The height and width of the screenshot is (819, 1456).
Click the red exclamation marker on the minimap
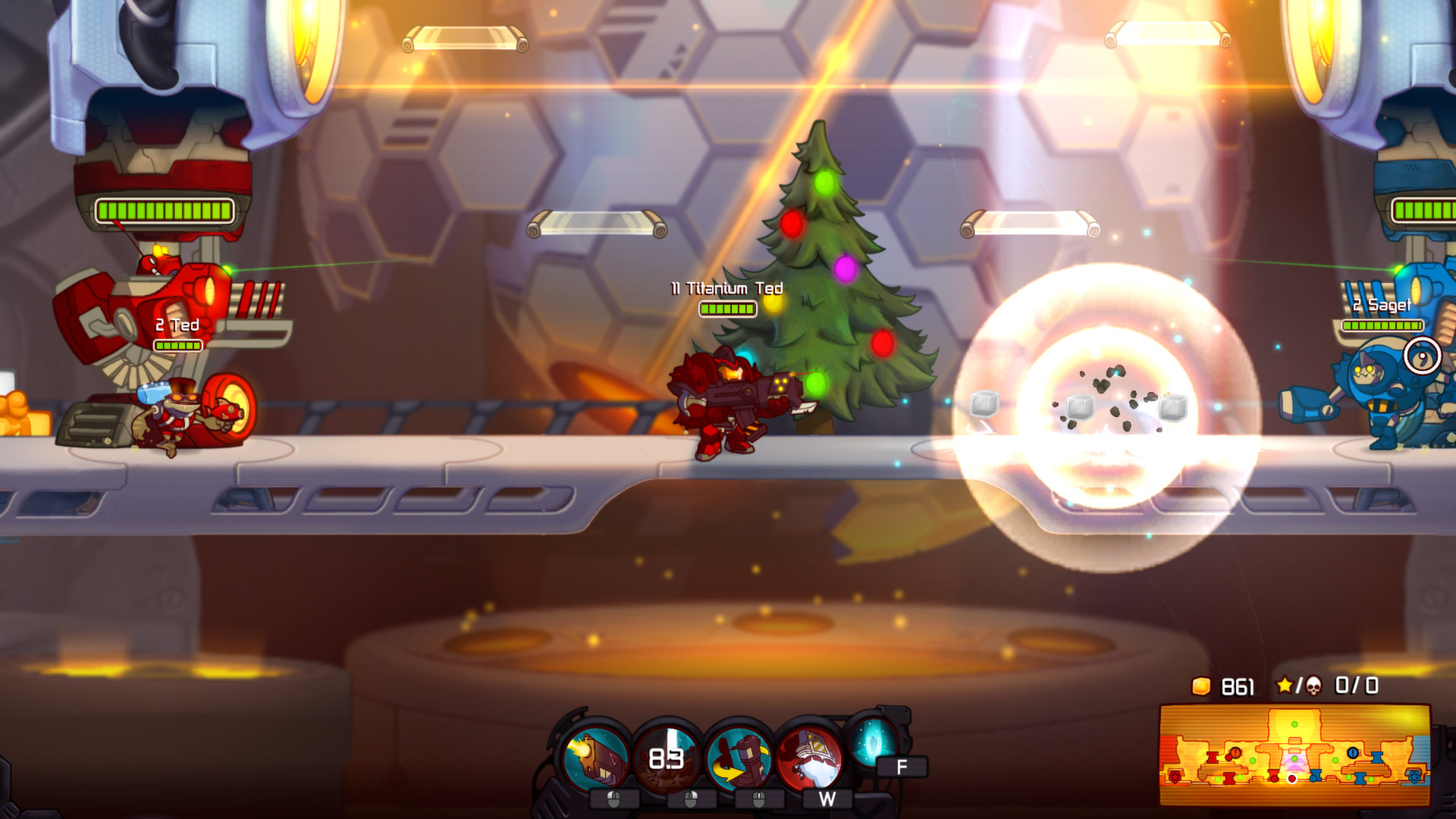pyautogui.click(x=1235, y=752)
